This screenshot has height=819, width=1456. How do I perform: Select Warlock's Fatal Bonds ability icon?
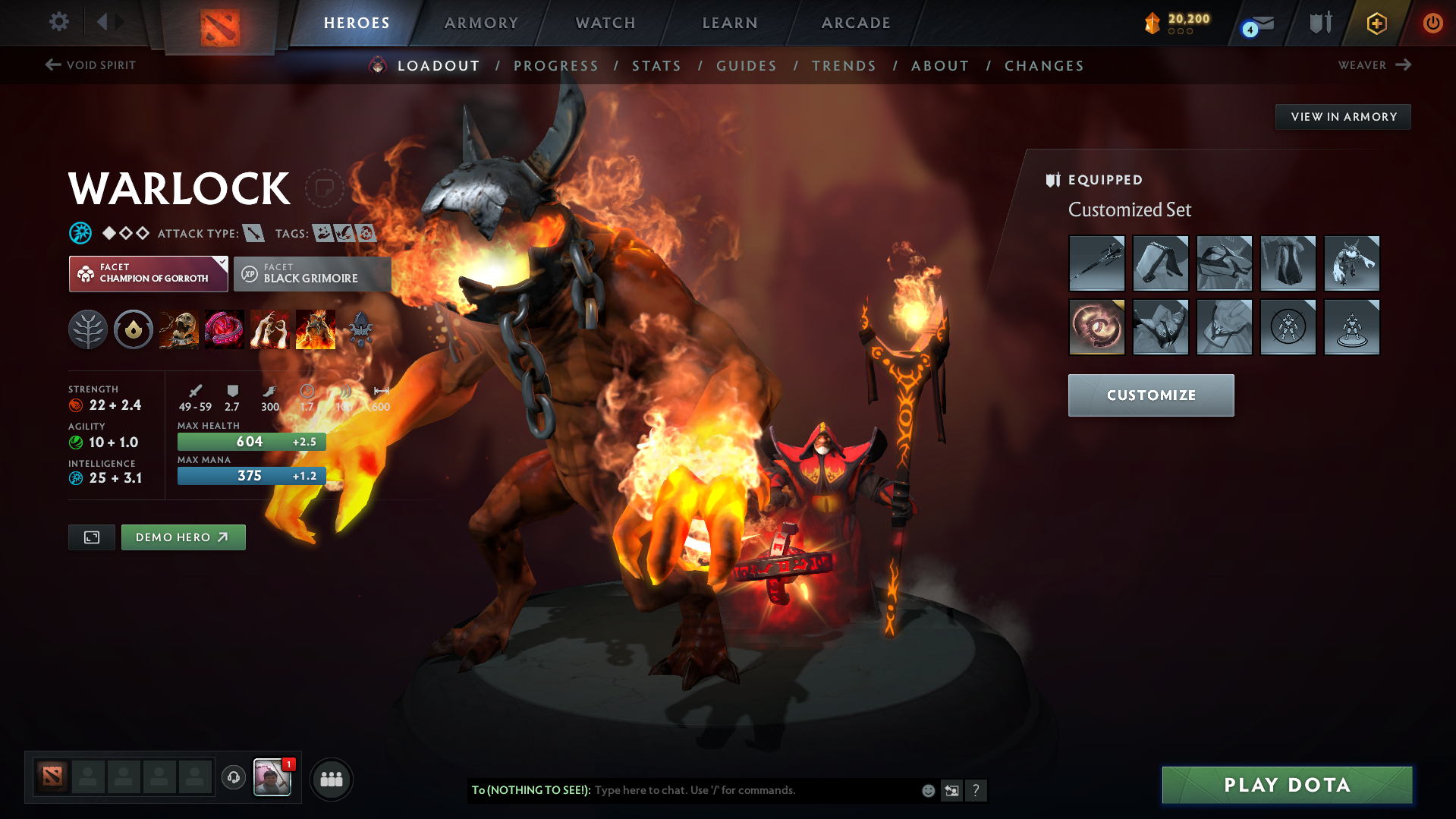click(179, 329)
